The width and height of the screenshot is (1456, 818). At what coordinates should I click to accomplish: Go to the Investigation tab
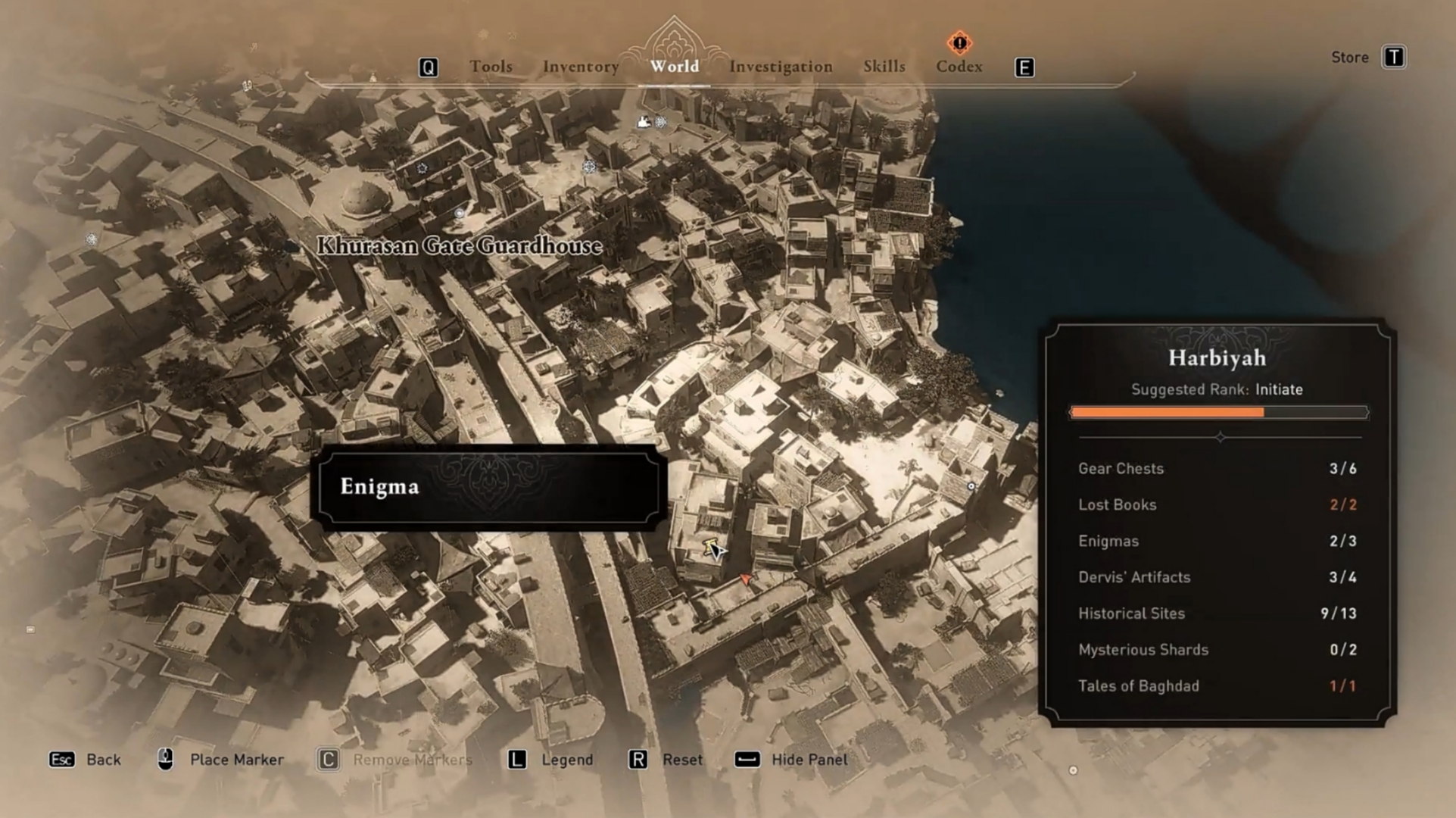point(781,67)
